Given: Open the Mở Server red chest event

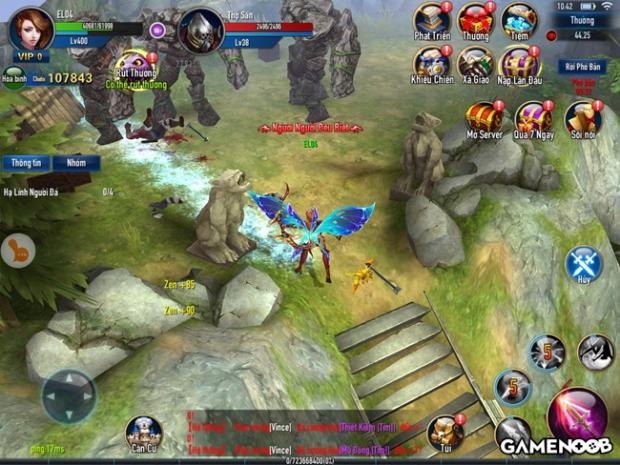Looking at the screenshot, I should point(484,120).
